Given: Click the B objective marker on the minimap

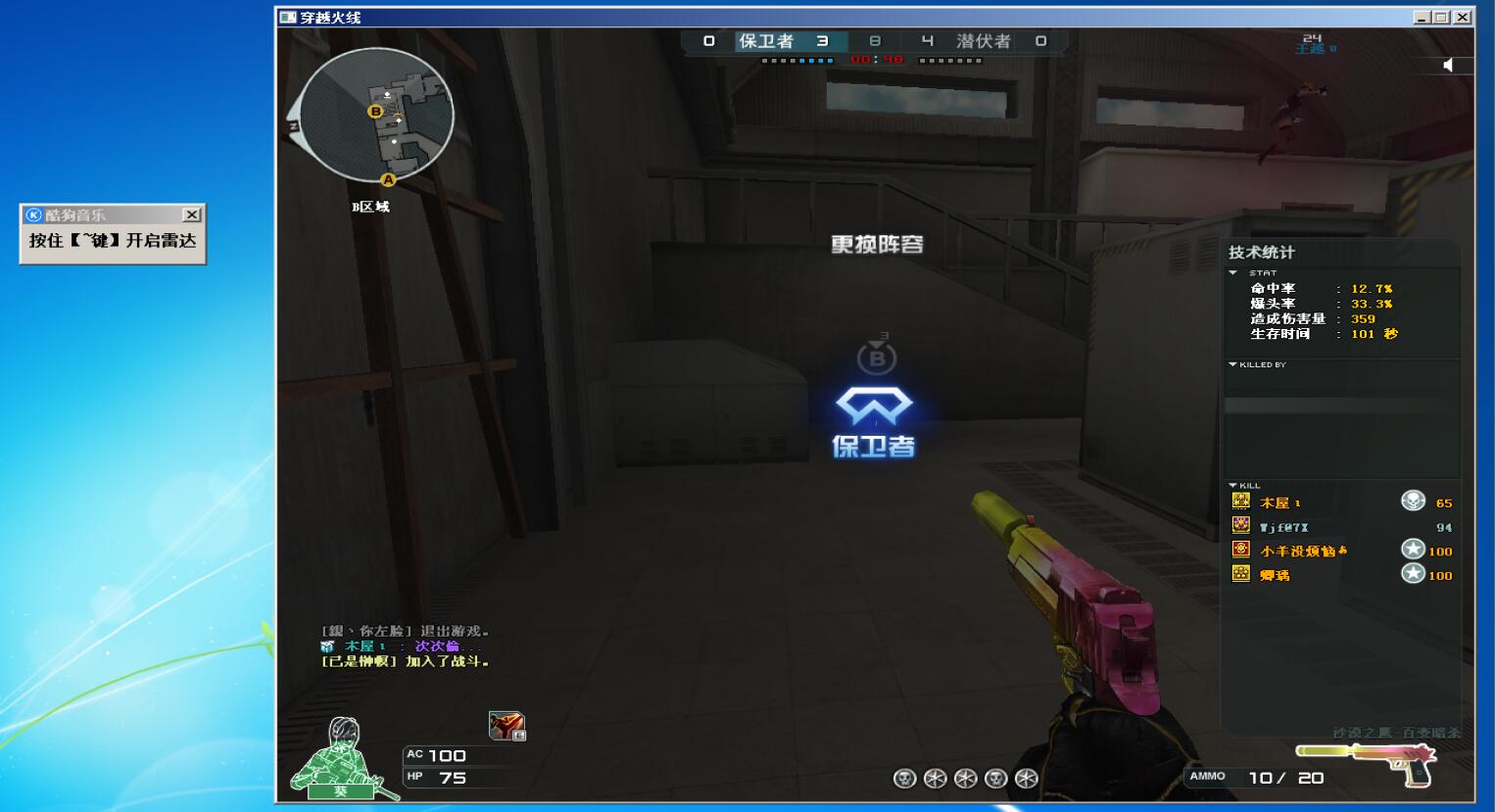Looking at the screenshot, I should 376,112.
